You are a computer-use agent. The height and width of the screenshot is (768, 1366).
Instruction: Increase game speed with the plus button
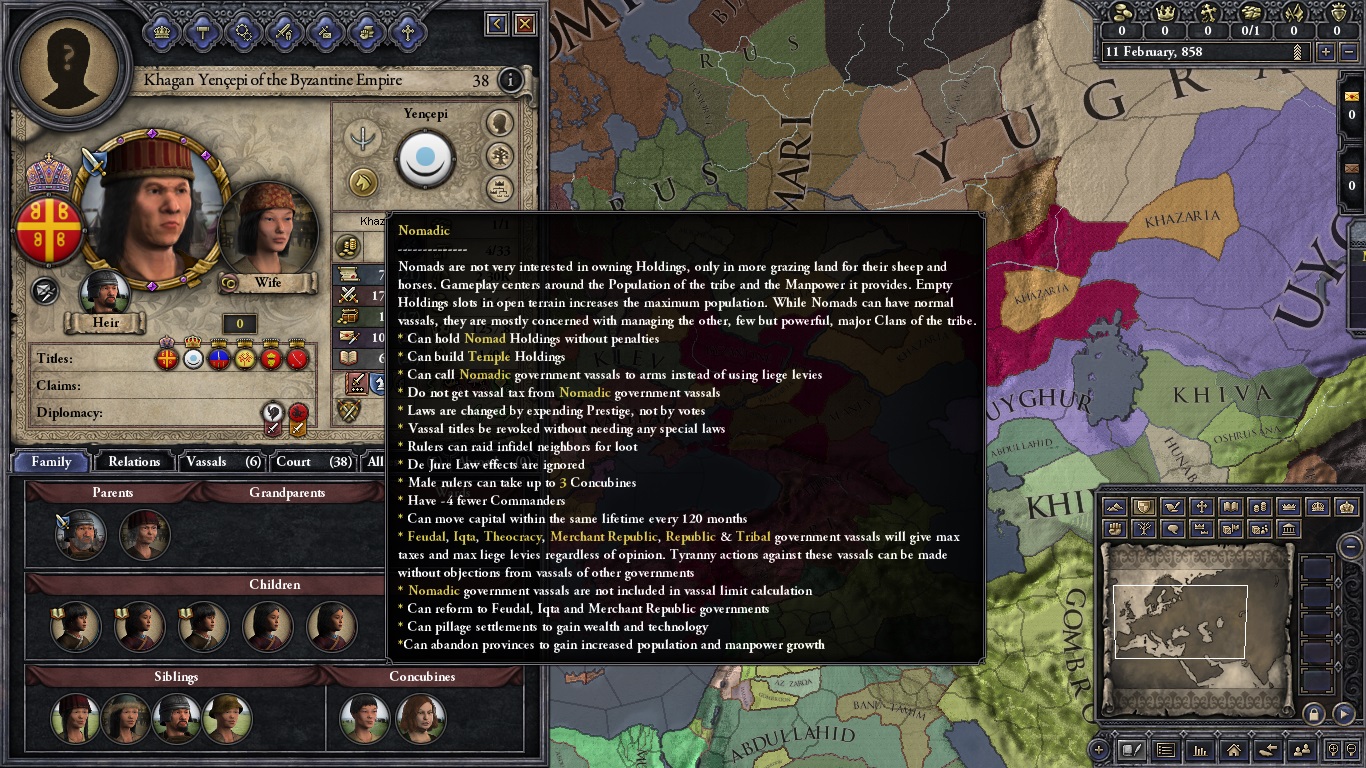[x=1325, y=52]
